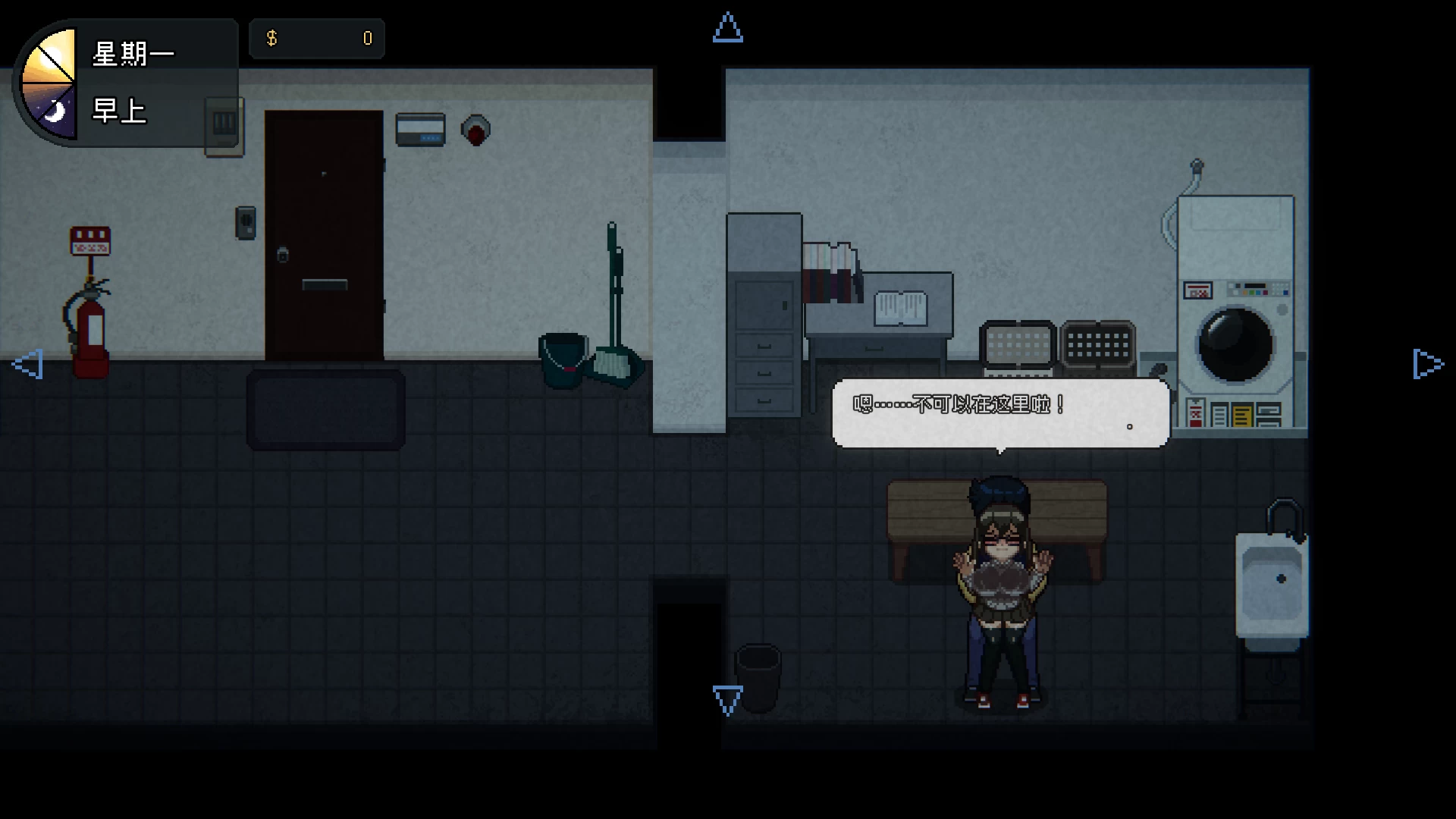Select the 早上 time-of-day label

coord(119,112)
